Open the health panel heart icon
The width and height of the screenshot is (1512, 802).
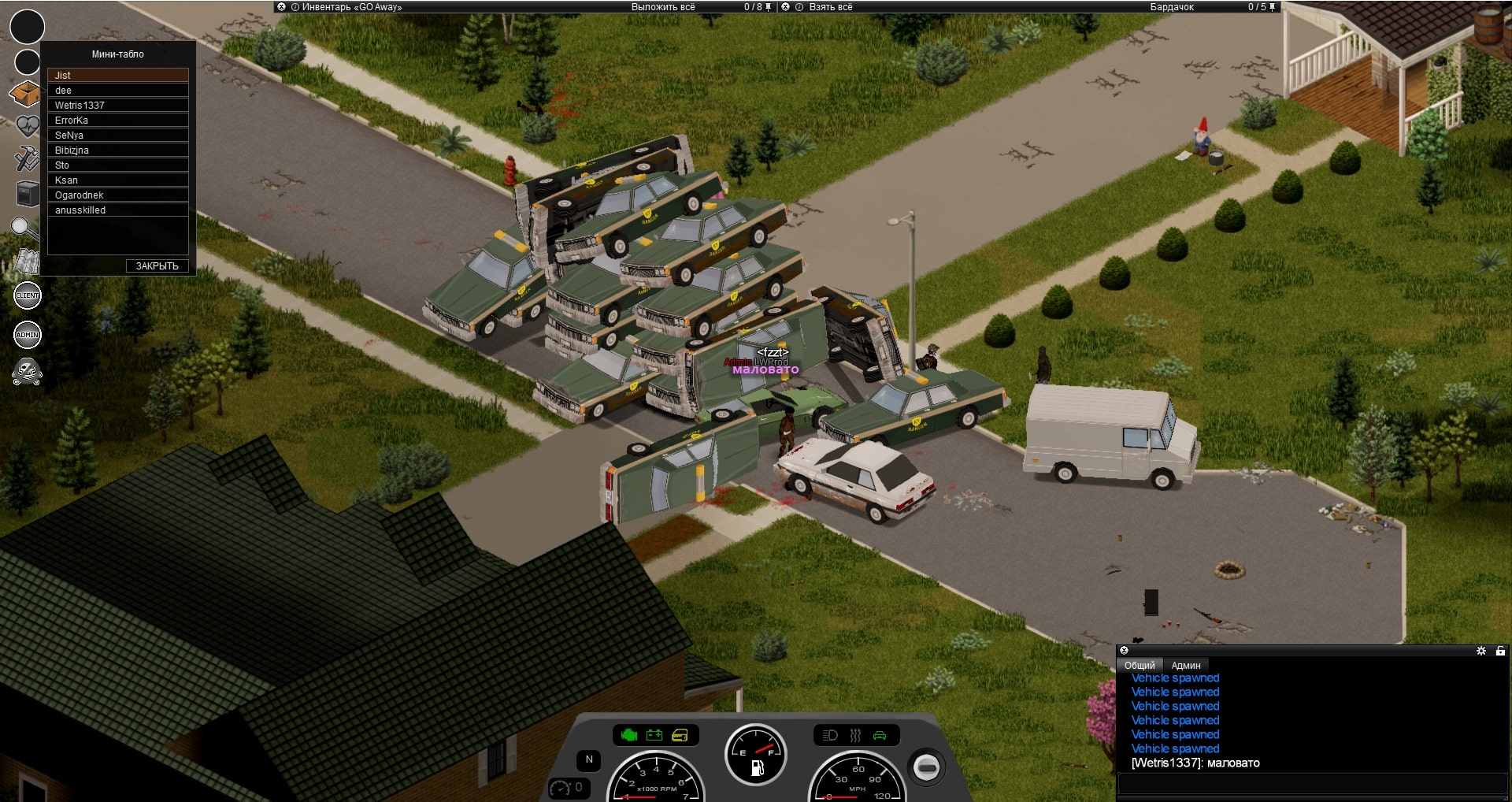[x=27, y=126]
